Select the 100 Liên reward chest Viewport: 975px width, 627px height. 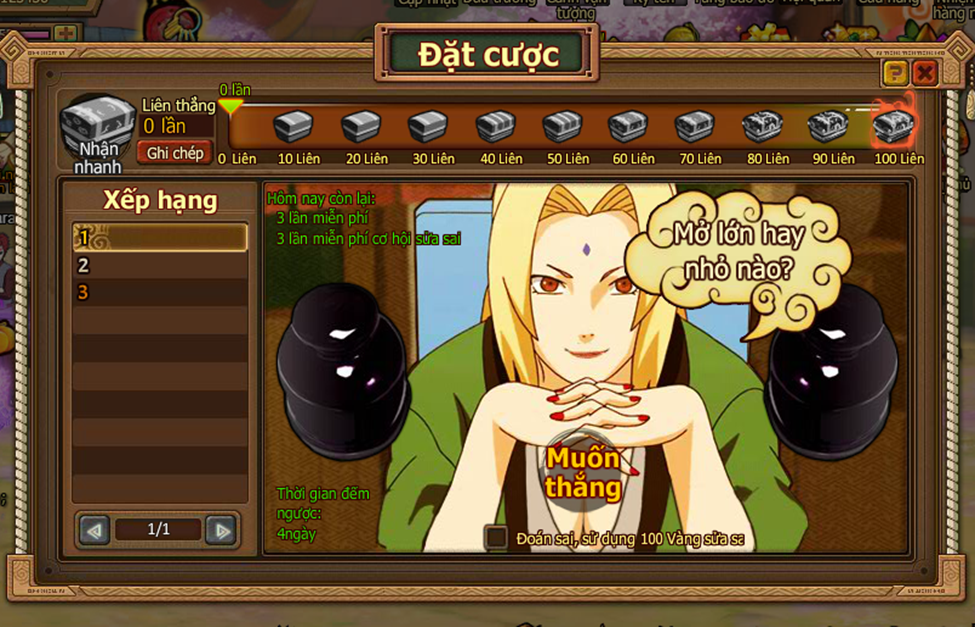(x=893, y=128)
